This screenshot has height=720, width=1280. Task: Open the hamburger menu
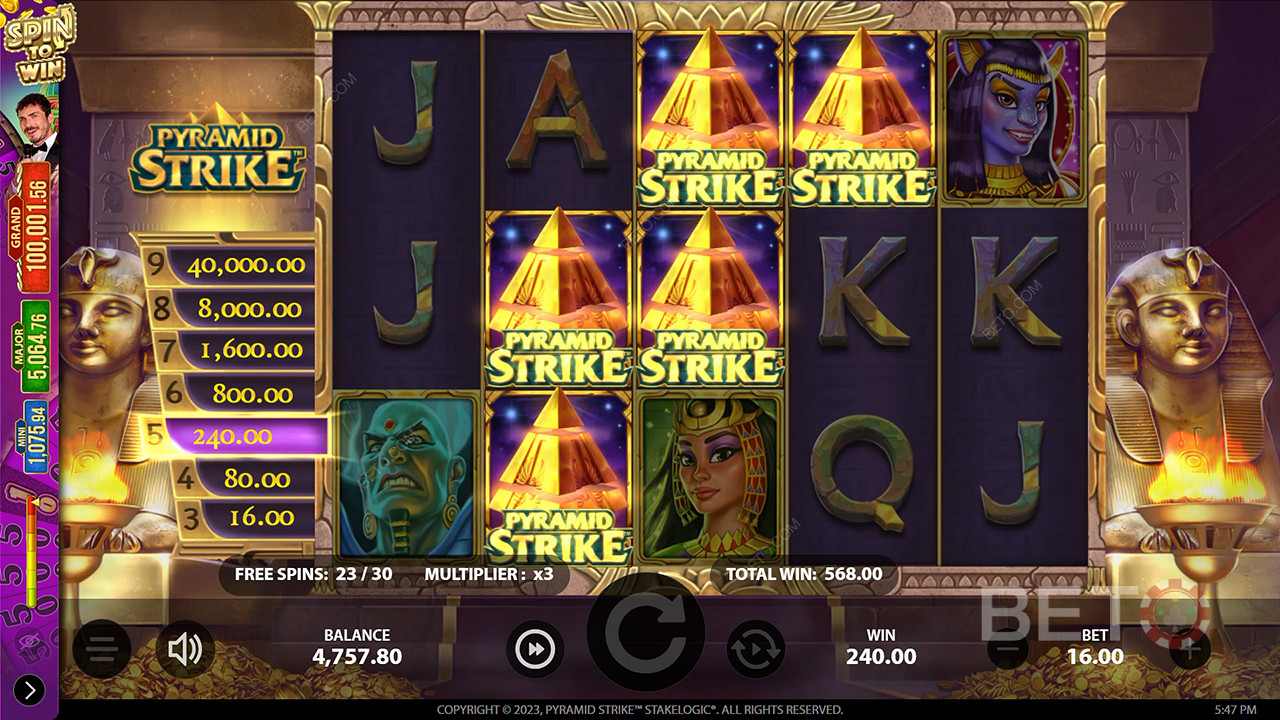point(101,650)
